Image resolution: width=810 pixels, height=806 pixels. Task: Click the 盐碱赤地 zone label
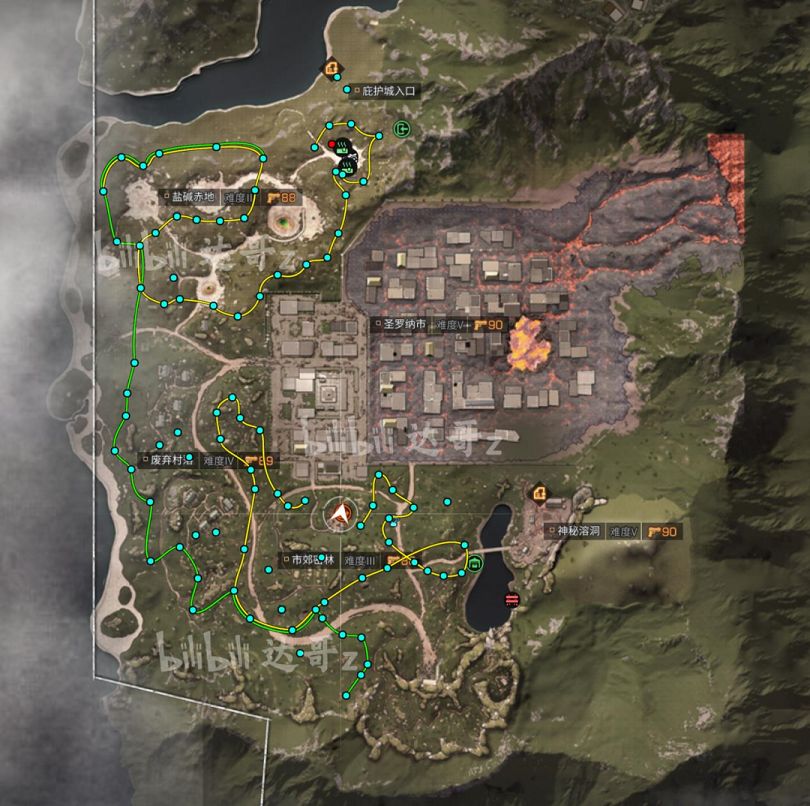192,197
